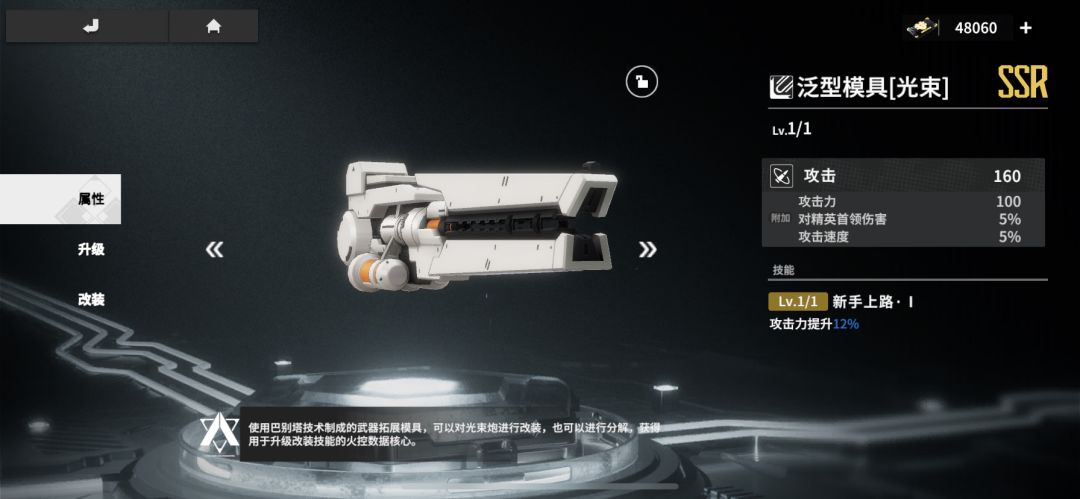Select the 新手上路 I skill entry
Viewport: 1080px width, 499px height.
pos(872,301)
